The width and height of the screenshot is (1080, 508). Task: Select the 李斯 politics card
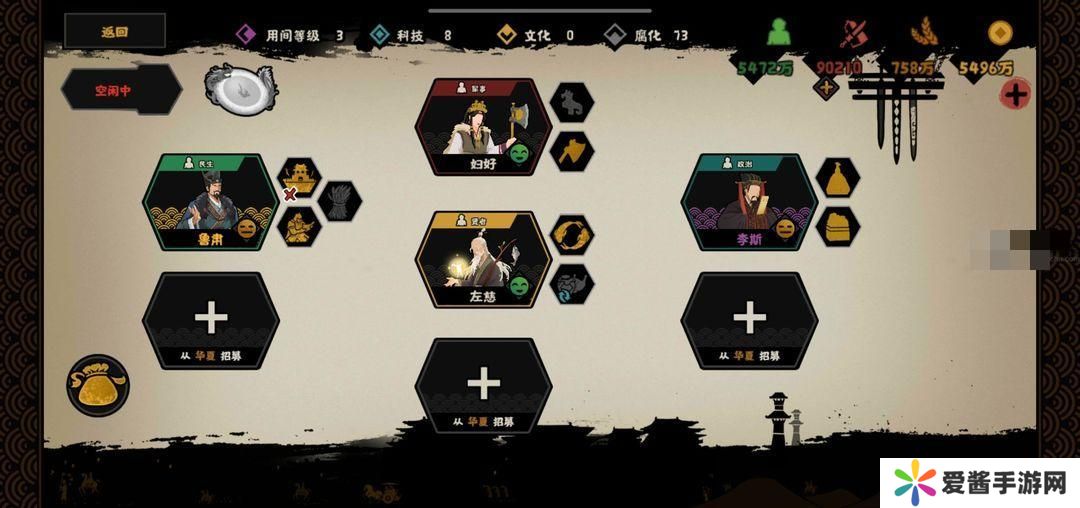point(749,203)
